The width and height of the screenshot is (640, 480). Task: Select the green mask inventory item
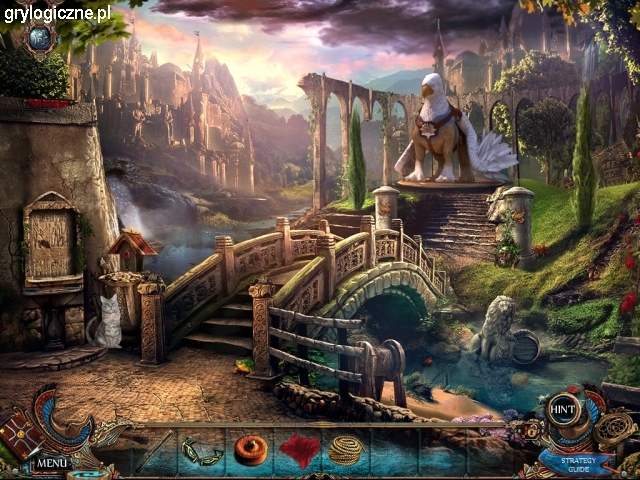coord(201,451)
